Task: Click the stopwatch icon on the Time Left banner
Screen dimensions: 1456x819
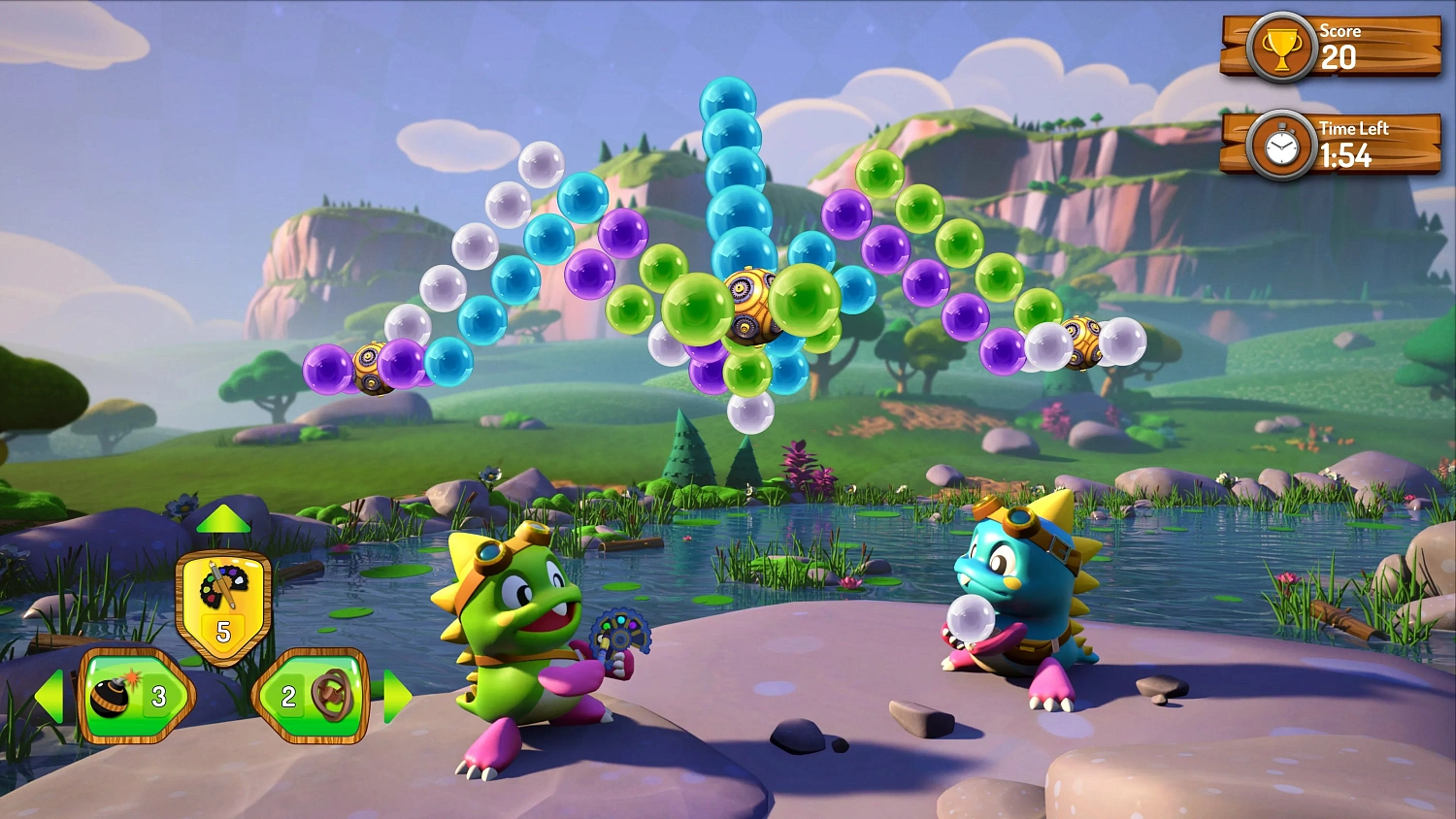Action: click(x=1281, y=143)
